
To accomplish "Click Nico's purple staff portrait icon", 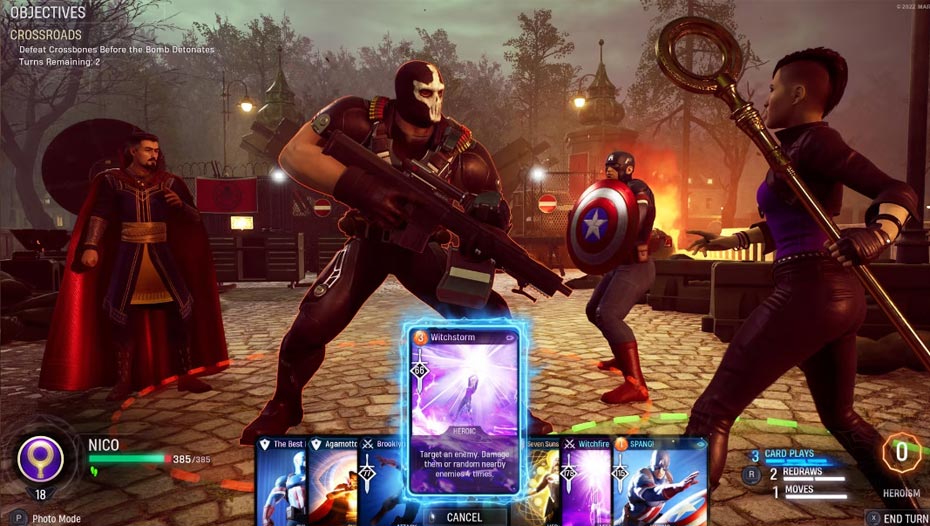I will point(41,459).
